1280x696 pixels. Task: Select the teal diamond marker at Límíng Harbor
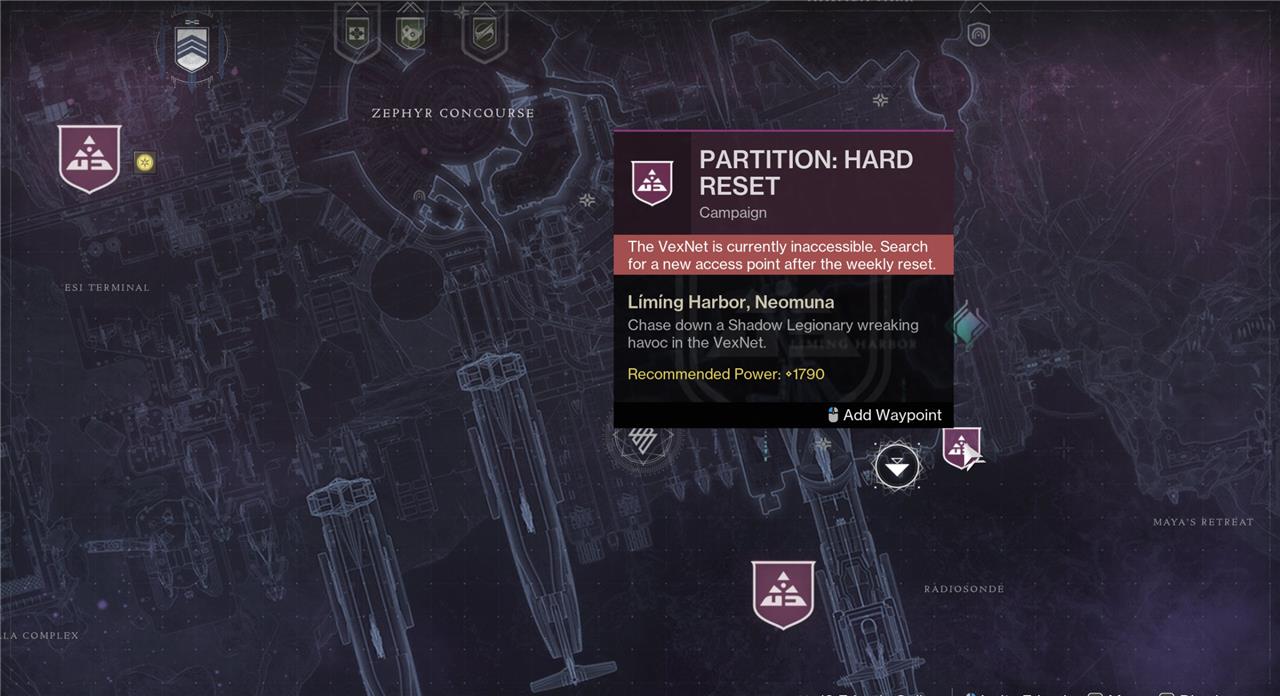968,326
